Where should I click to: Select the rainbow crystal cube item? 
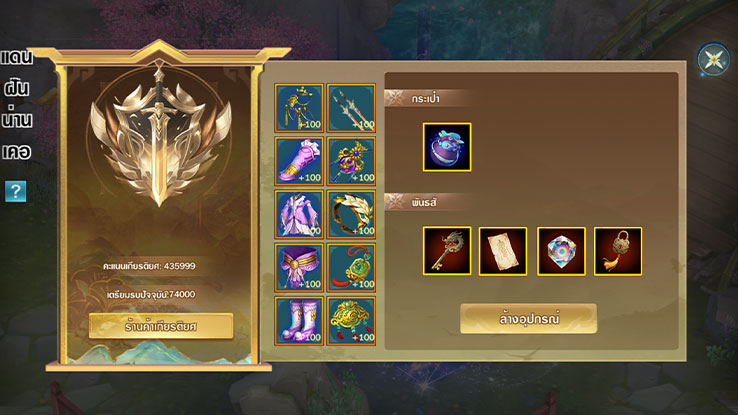pyautogui.click(x=561, y=251)
